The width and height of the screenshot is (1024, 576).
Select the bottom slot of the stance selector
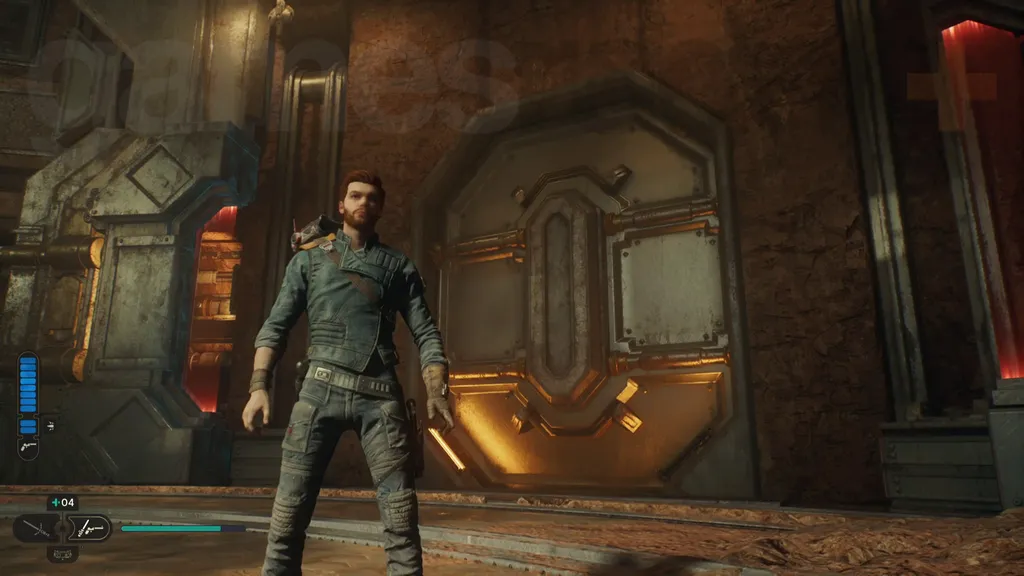pyautogui.click(x=62, y=552)
